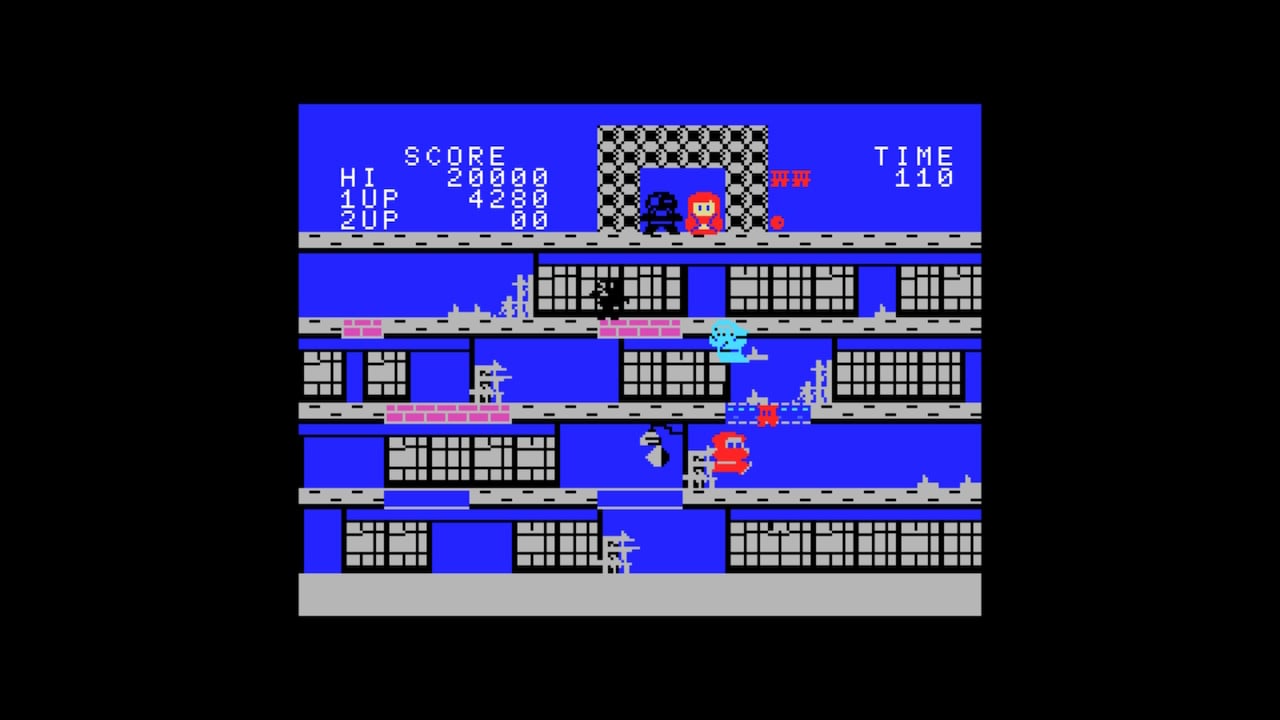This screenshot has height=720, width=1280.
Task: Click the cyan ghost enemy
Action: point(727,341)
